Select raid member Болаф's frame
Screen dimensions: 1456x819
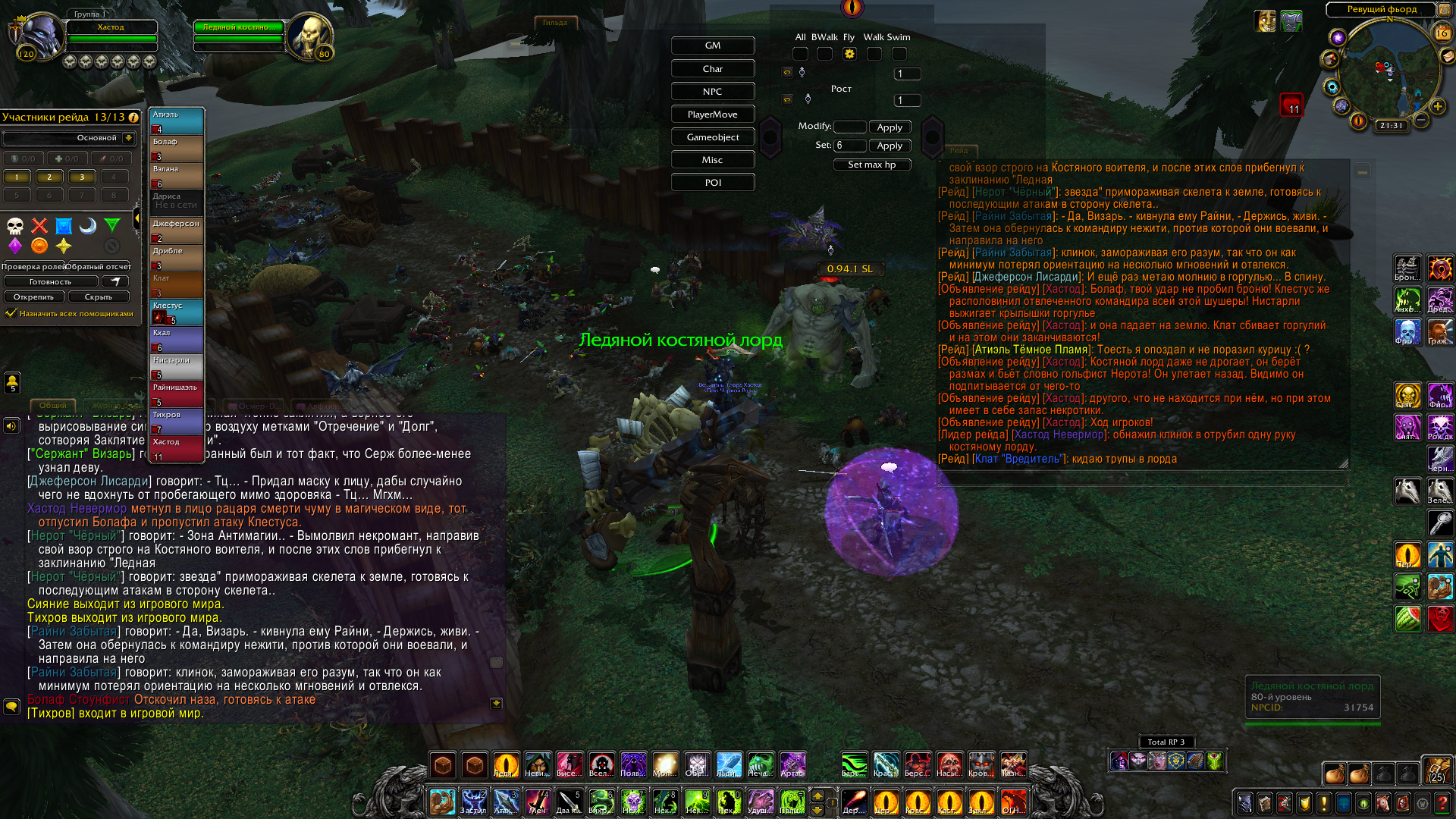pyautogui.click(x=177, y=149)
